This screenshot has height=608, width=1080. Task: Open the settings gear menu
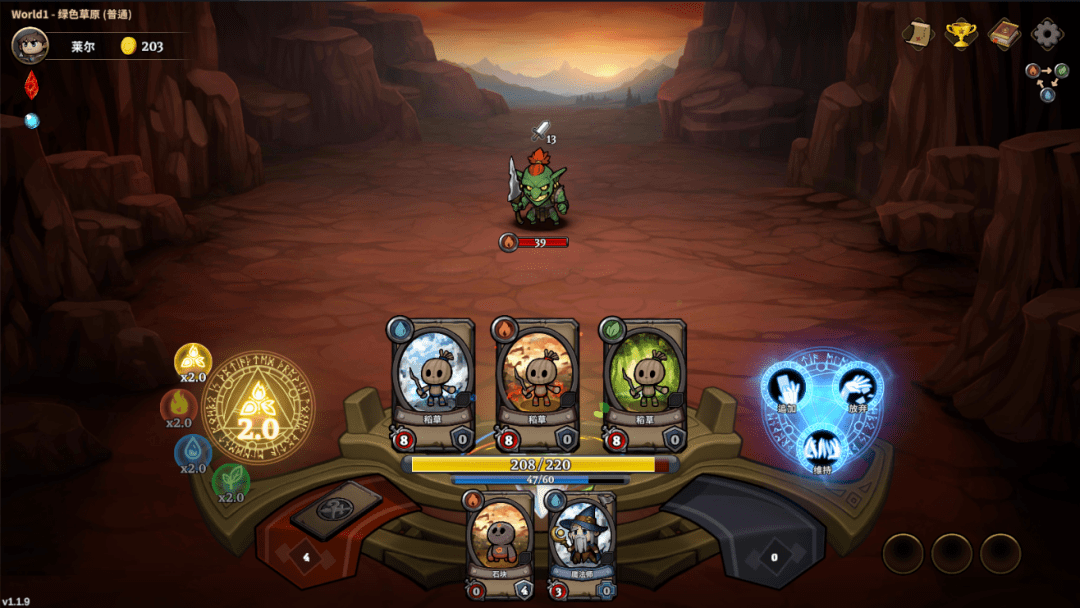pyautogui.click(x=1047, y=34)
